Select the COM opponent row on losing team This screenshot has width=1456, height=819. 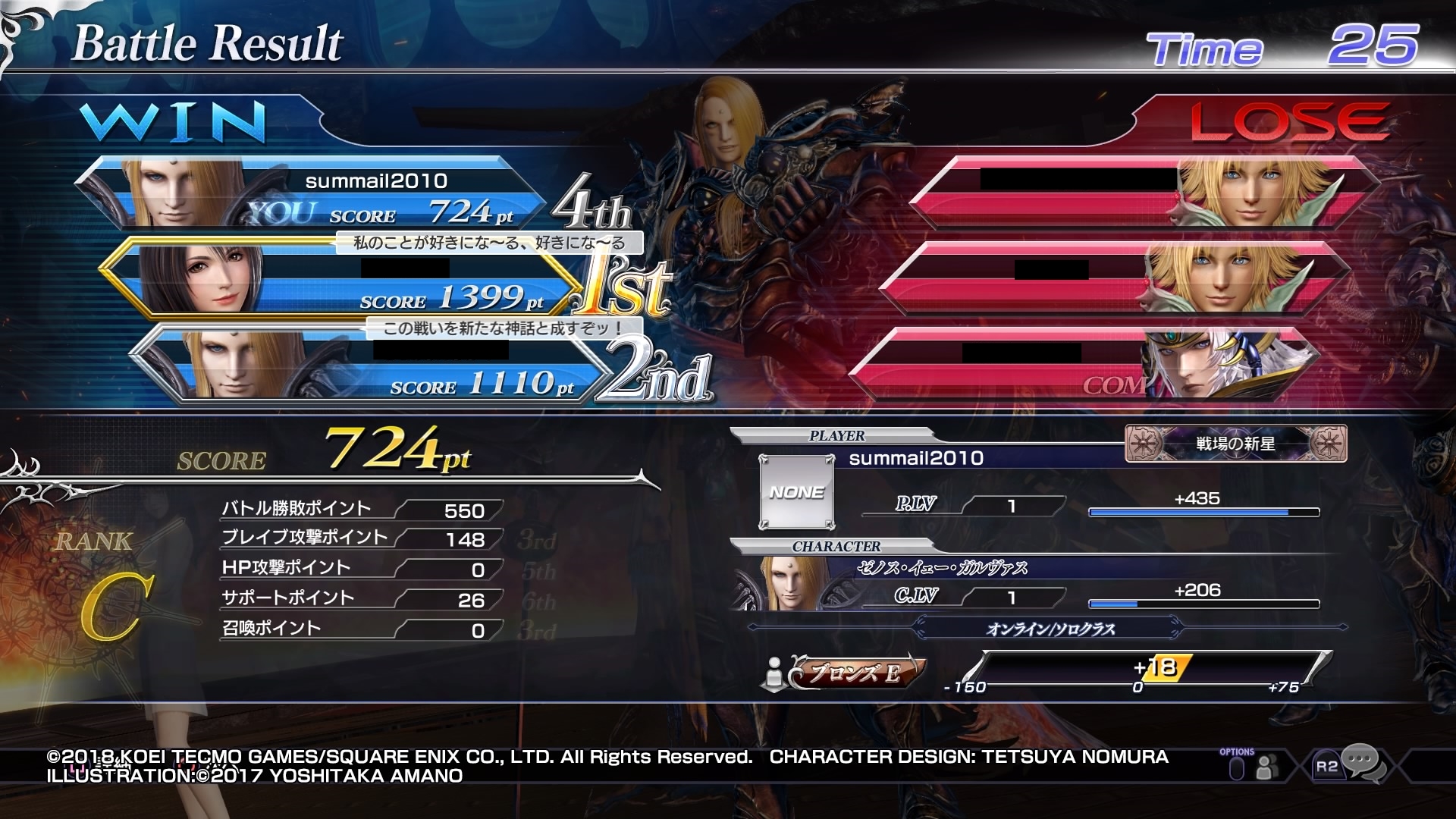pos(1084,366)
